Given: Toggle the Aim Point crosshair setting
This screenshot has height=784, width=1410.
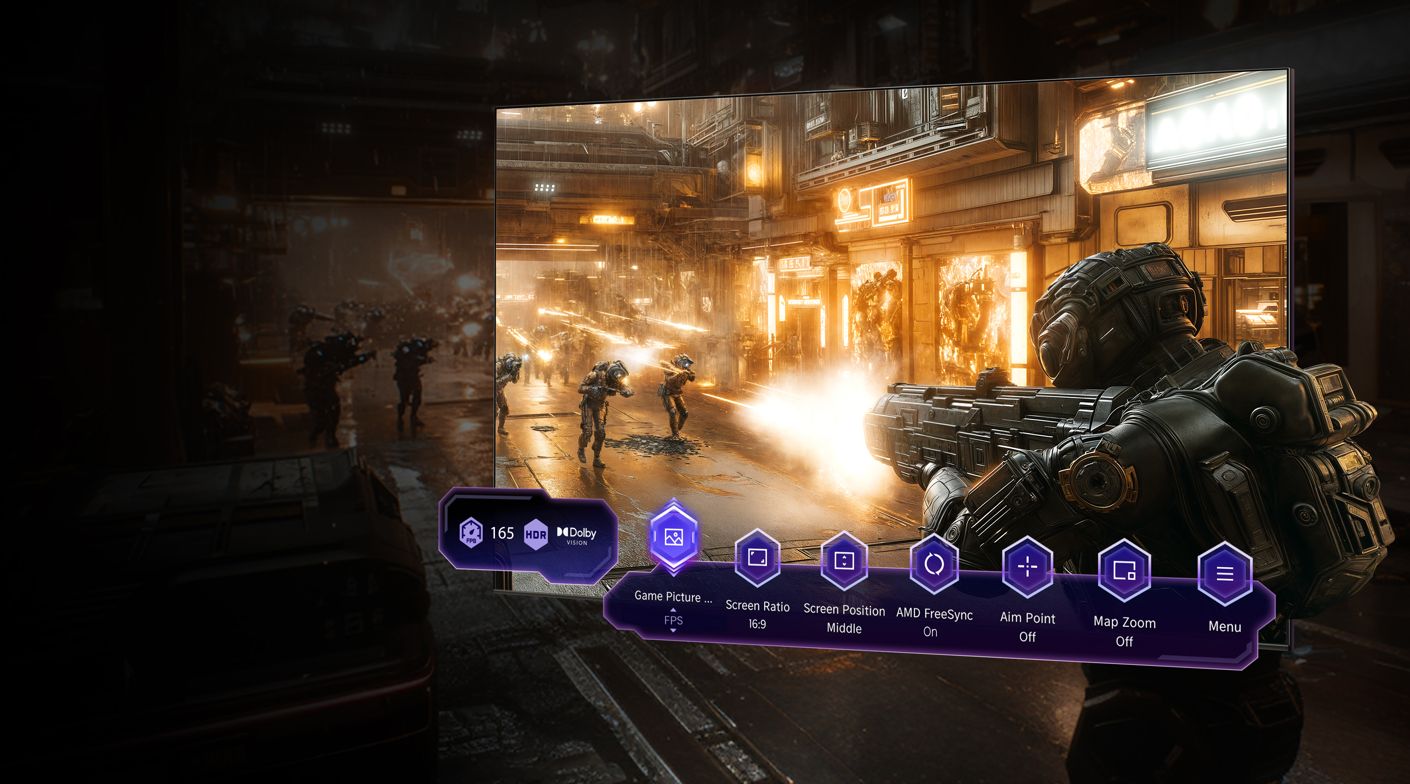Looking at the screenshot, I should pos(1027,567).
